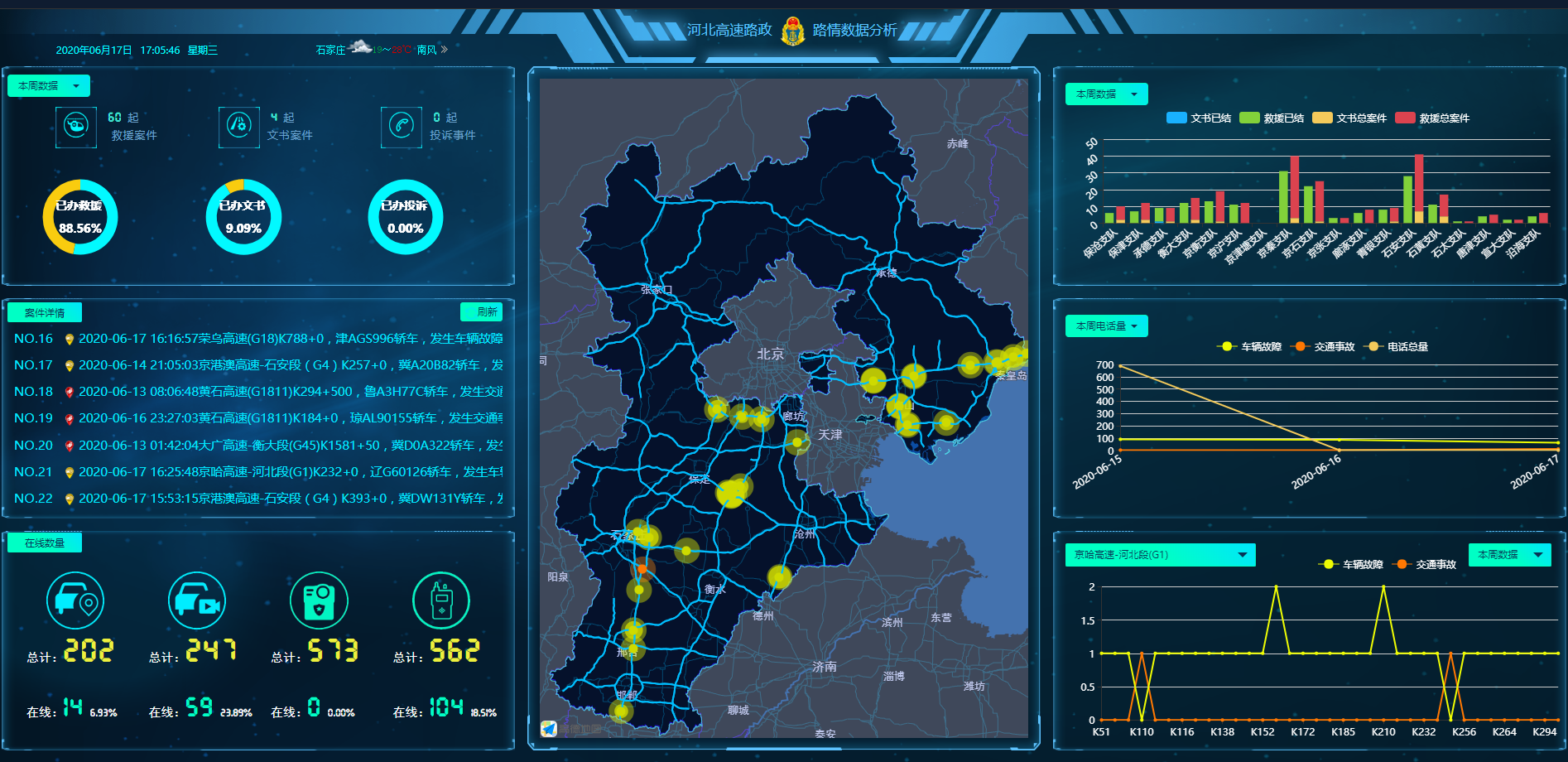This screenshot has height=762, width=1568.
Task: Open case row NO.20
Action: 257,446
